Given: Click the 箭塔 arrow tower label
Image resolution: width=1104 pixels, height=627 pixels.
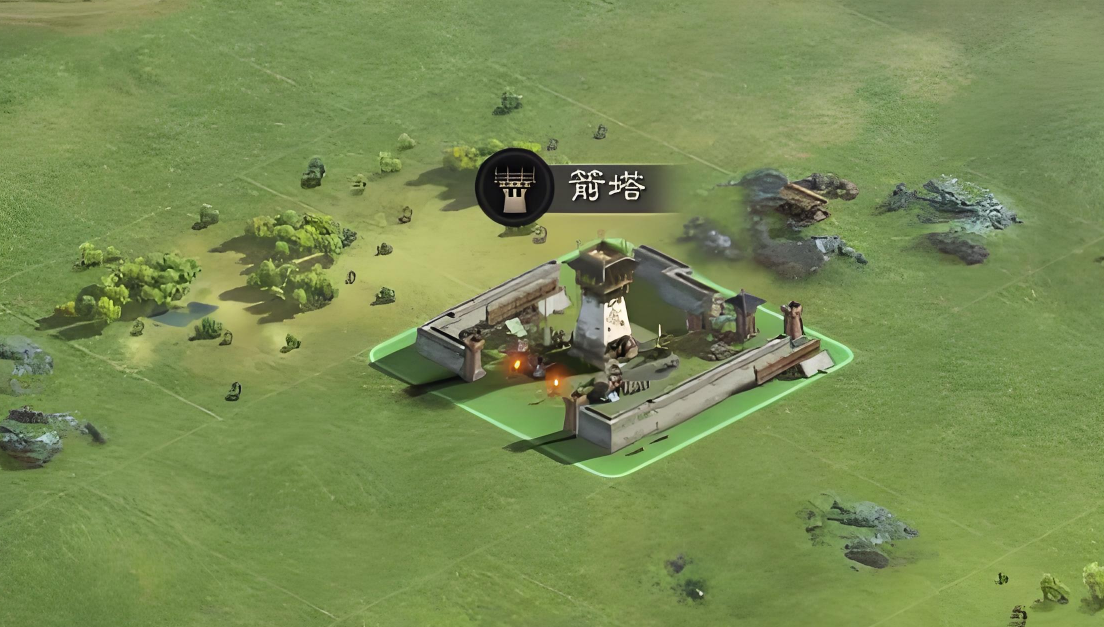Looking at the screenshot, I should click(607, 187).
